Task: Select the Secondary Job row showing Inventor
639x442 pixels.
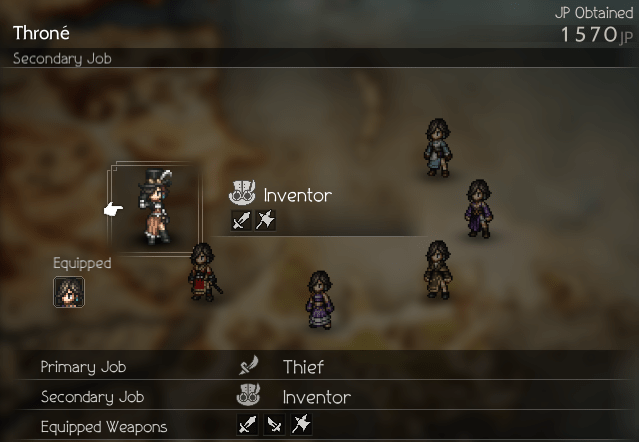Action: 319,397
